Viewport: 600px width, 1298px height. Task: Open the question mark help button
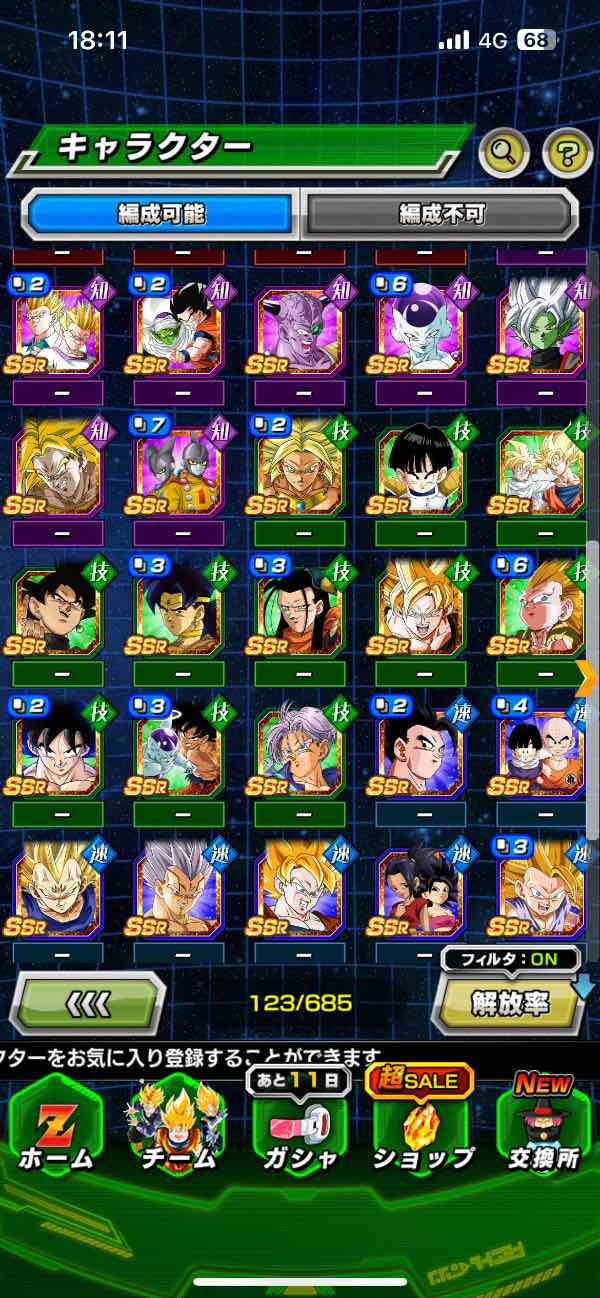point(567,152)
